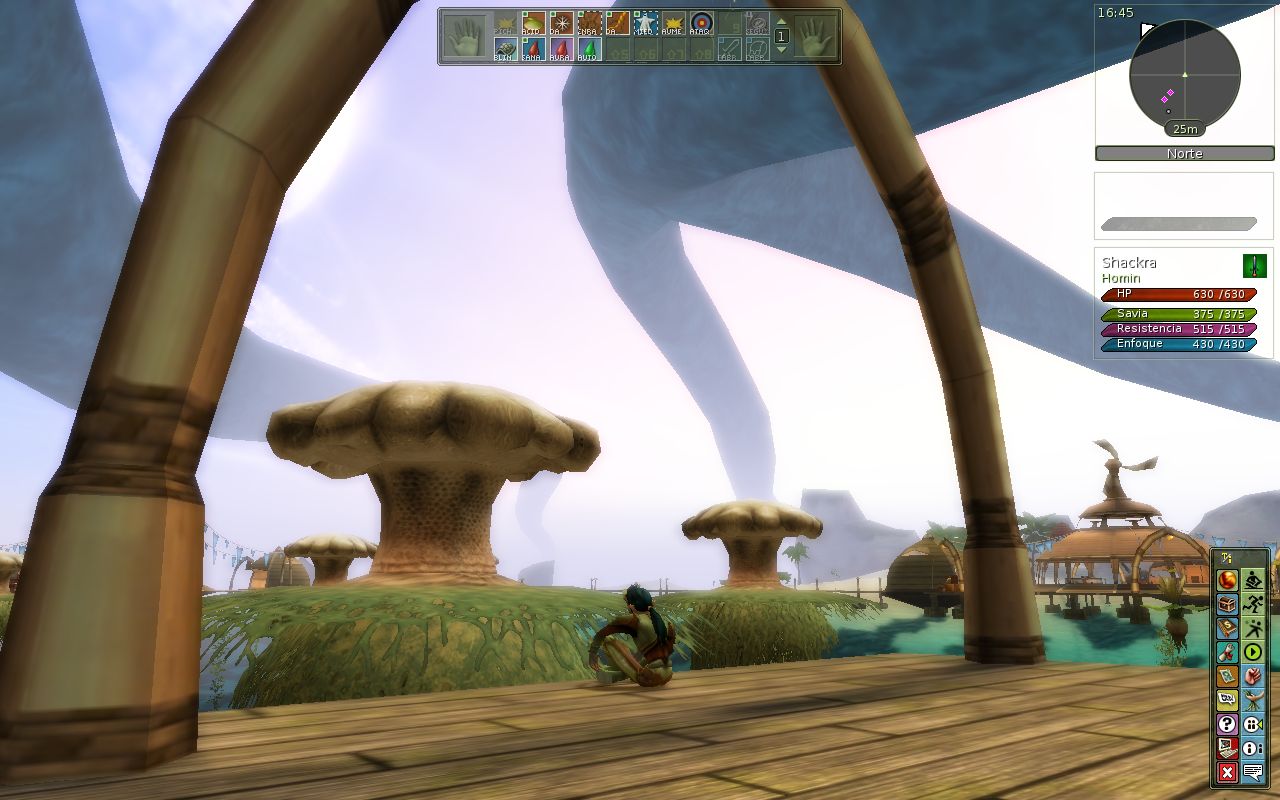
Task: Use the MIED white figure action
Action: (x=645, y=23)
